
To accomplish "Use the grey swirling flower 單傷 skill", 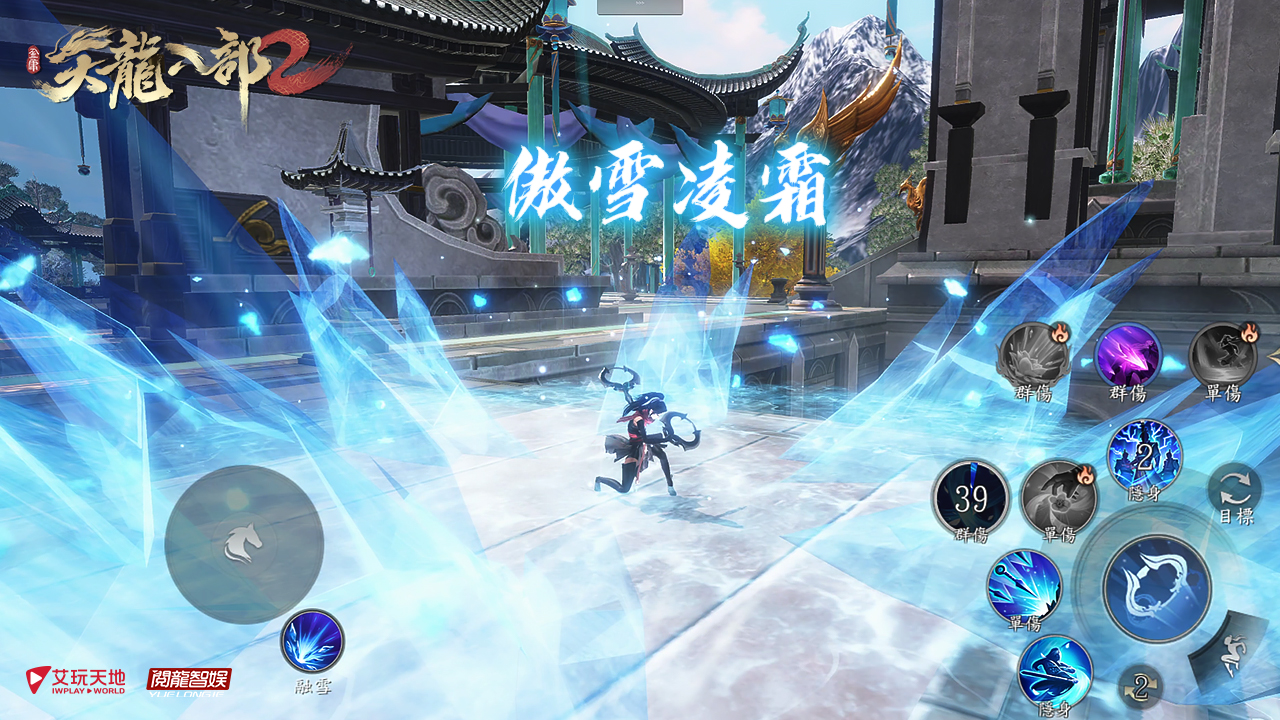I will click(1058, 497).
